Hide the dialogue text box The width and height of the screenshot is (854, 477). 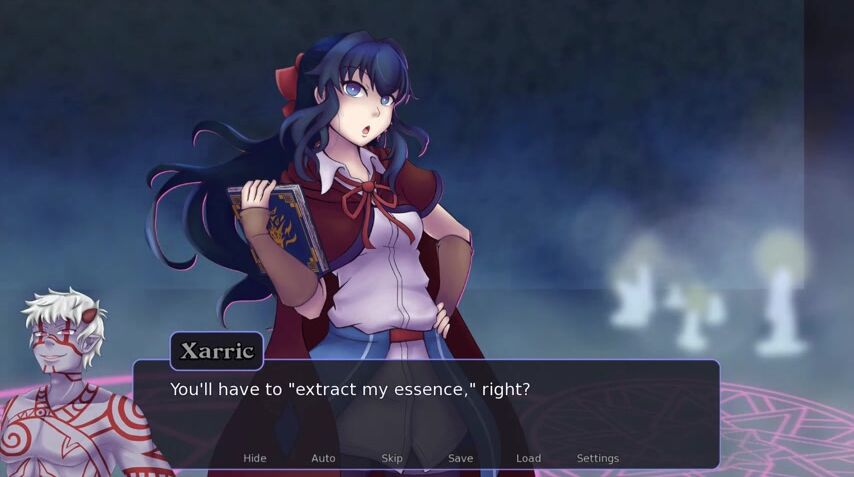click(x=255, y=458)
